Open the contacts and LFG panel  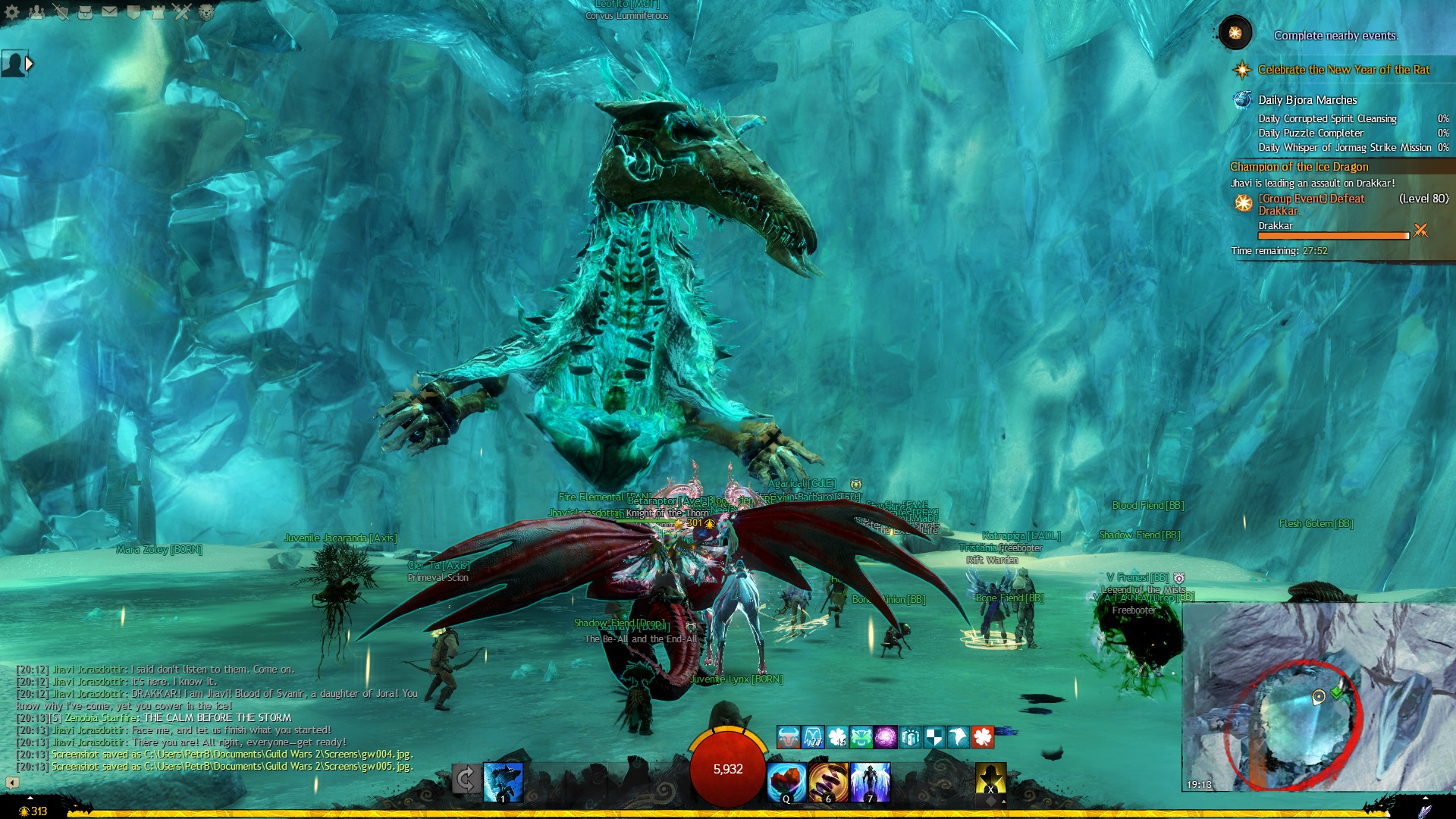pos(36,12)
